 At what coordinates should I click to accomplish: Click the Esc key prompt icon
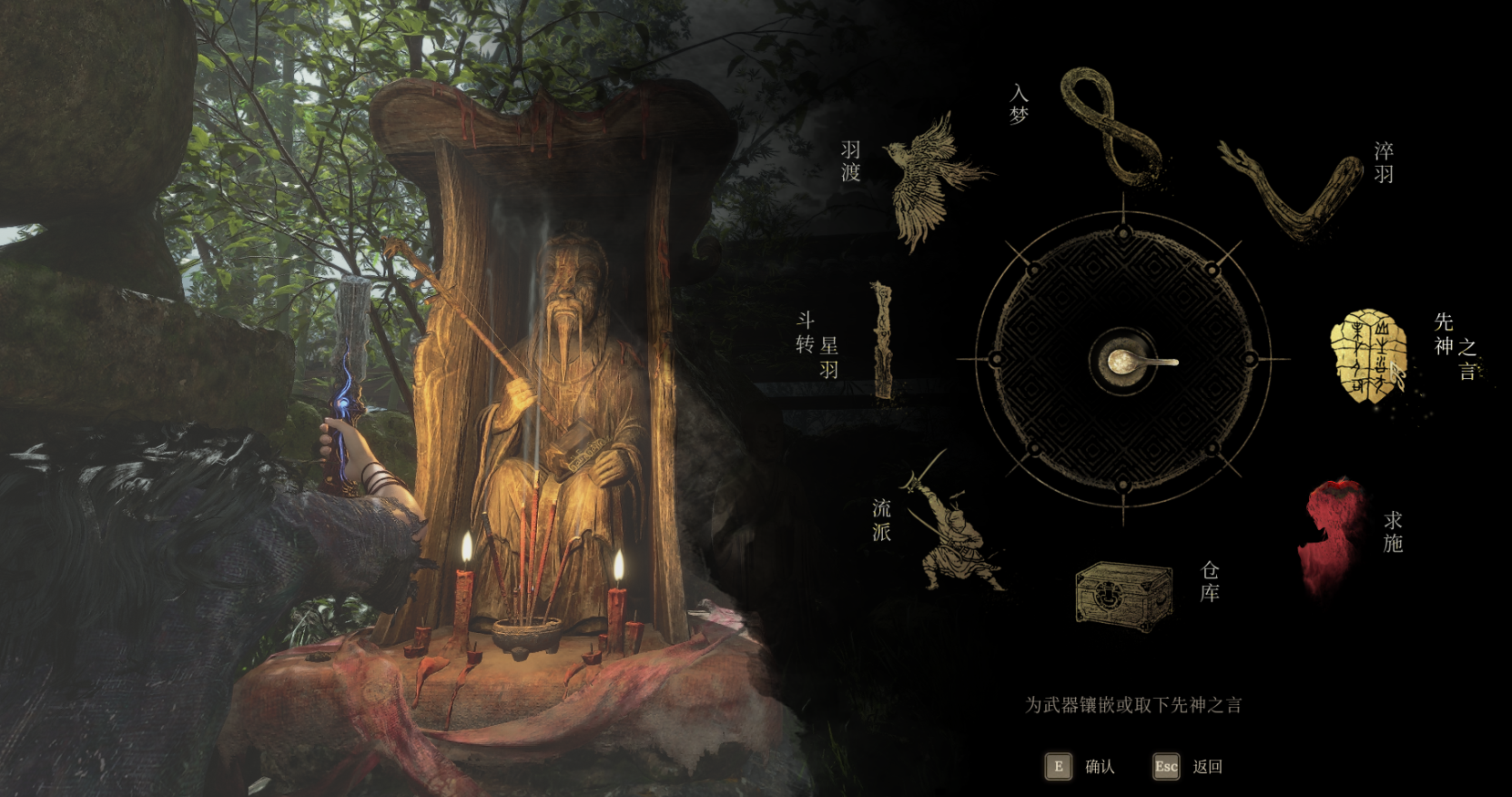point(1167,767)
